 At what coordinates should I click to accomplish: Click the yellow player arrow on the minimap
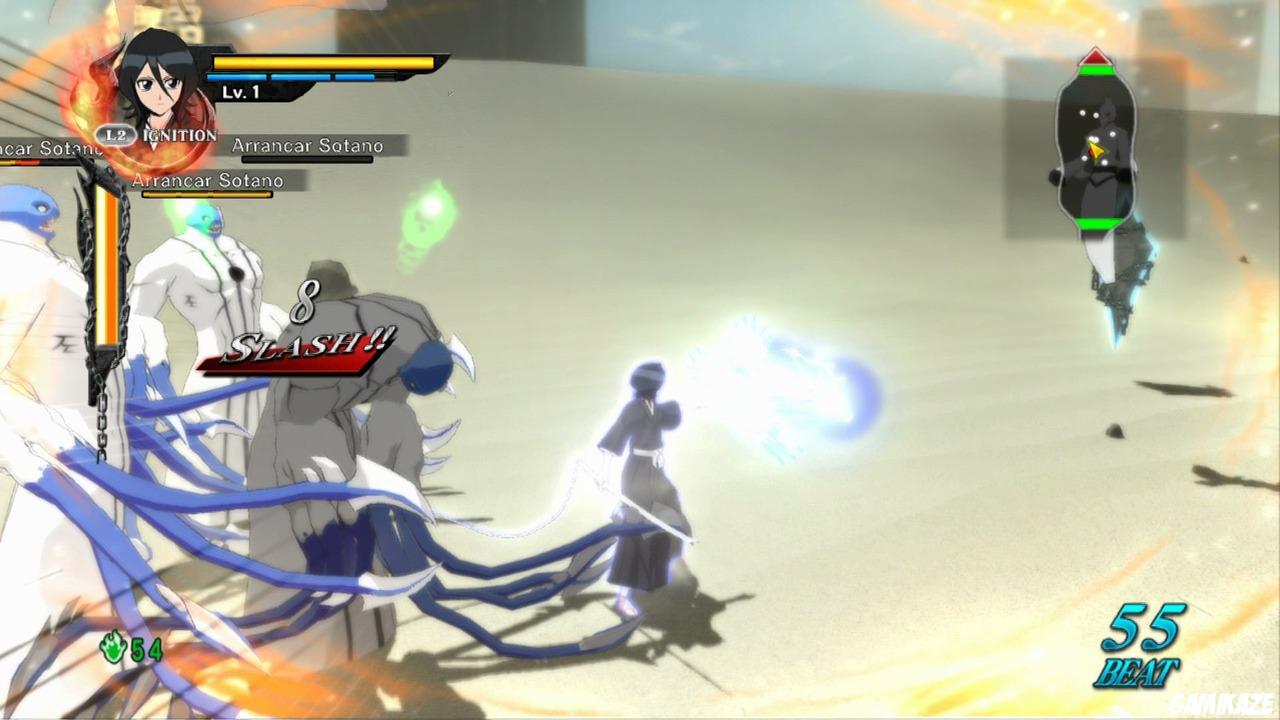coord(1096,149)
